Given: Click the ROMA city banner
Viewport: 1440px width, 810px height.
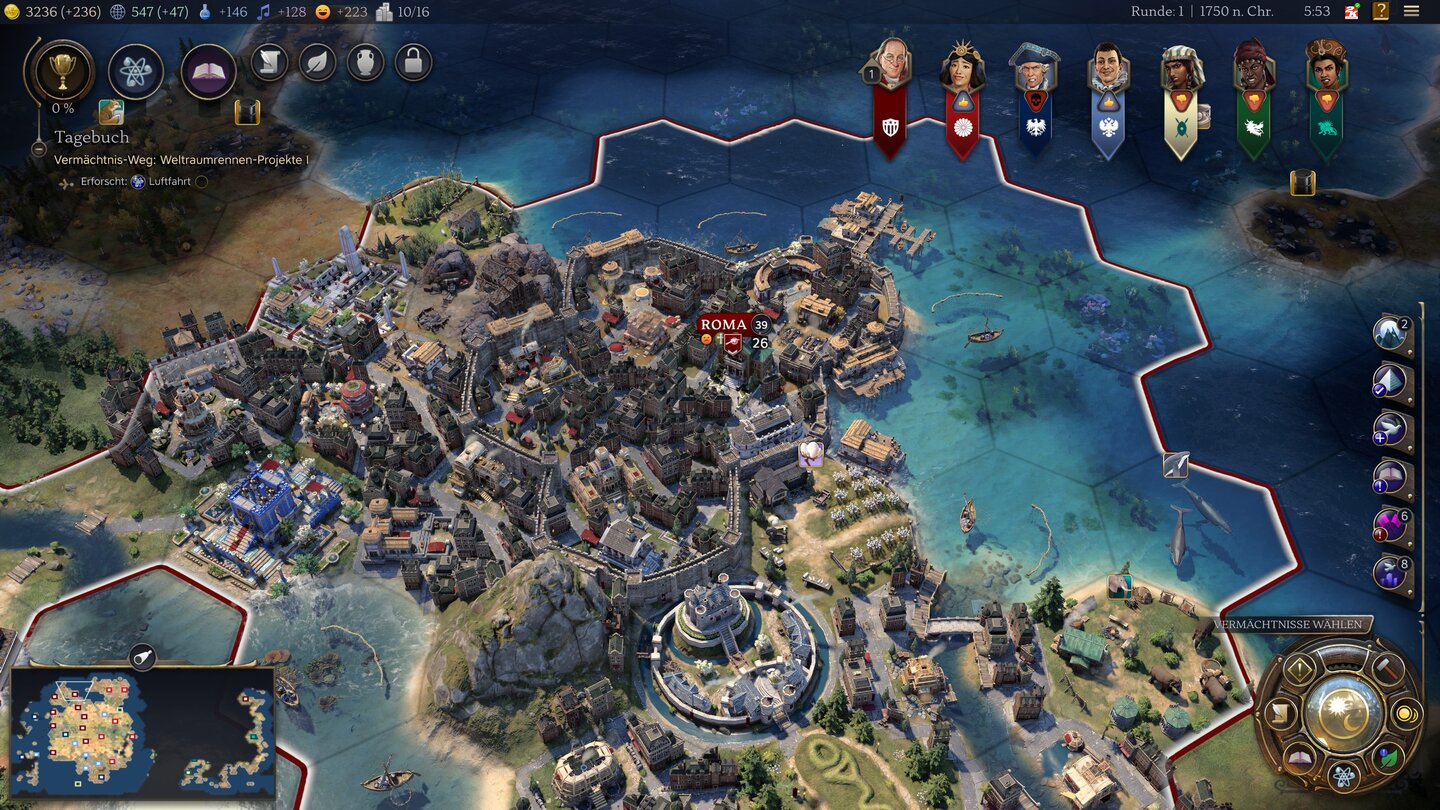Looking at the screenshot, I should (724, 325).
